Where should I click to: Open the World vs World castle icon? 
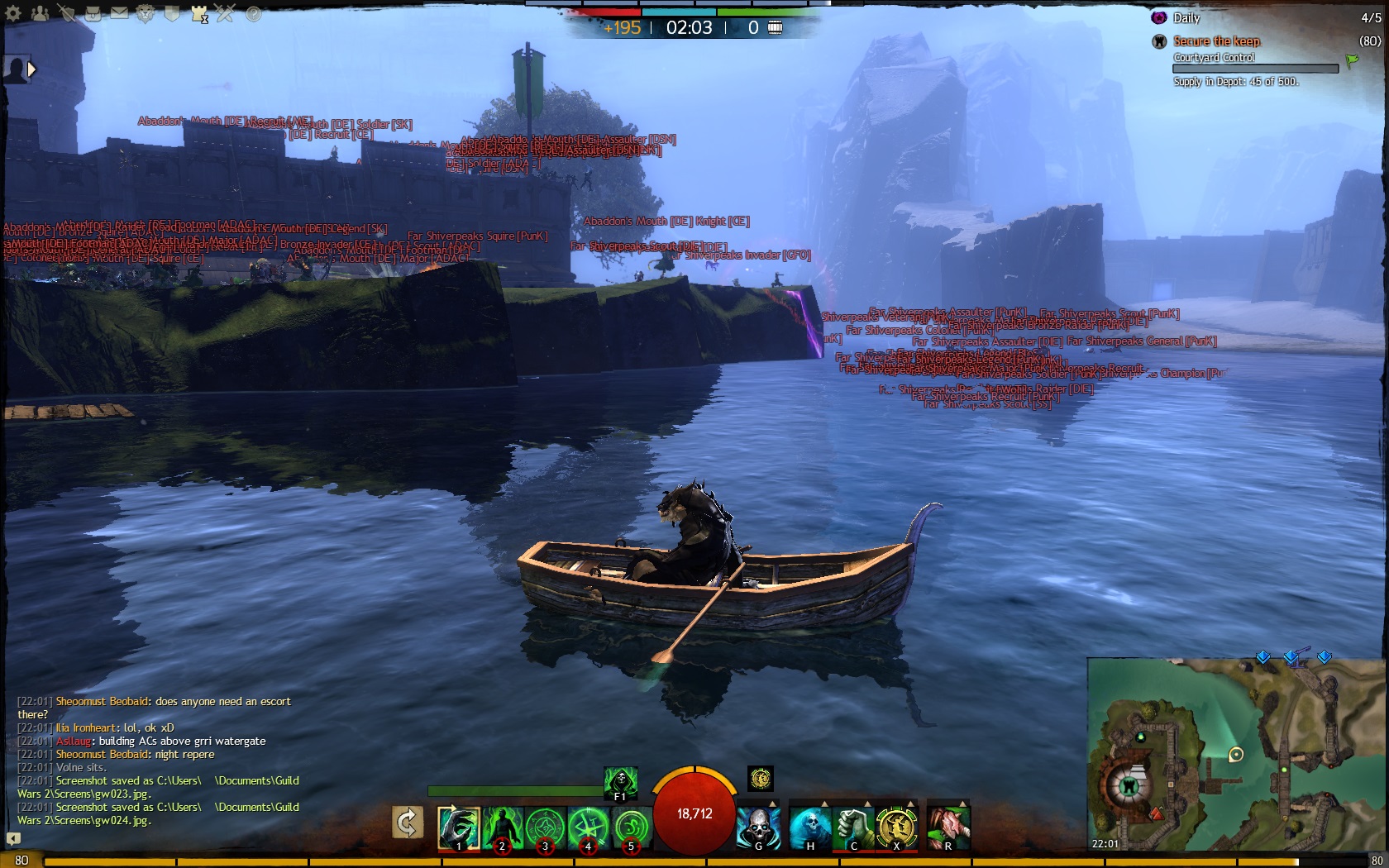(x=198, y=13)
